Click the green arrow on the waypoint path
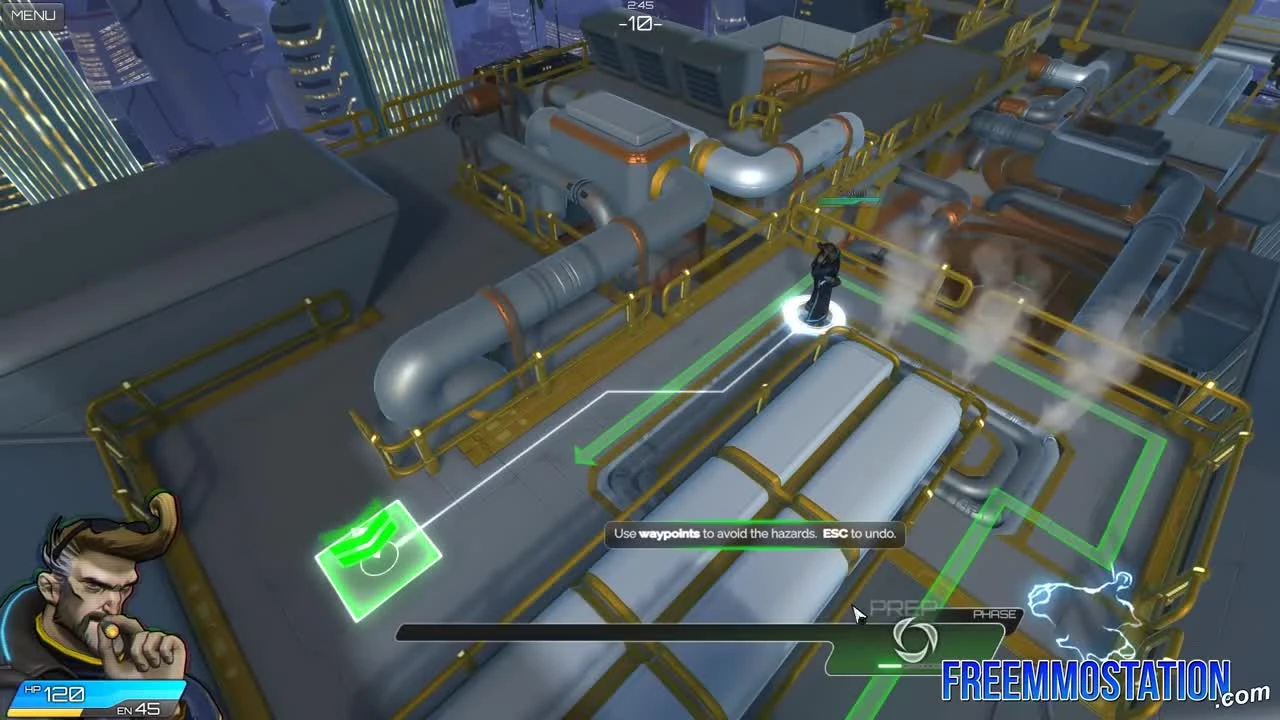 (x=585, y=455)
